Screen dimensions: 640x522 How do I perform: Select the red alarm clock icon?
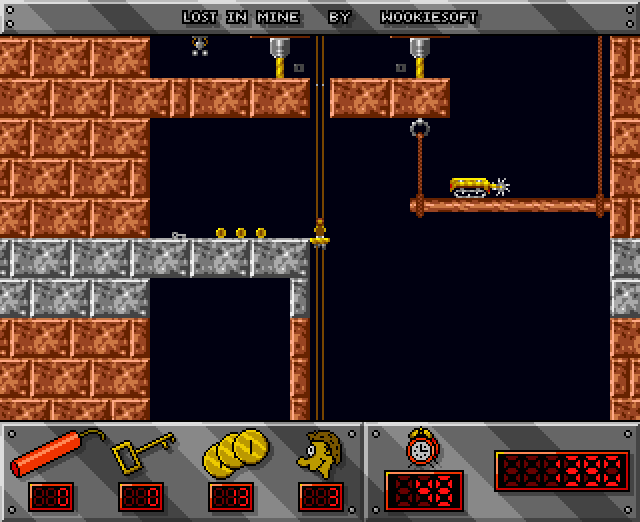(421, 447)
